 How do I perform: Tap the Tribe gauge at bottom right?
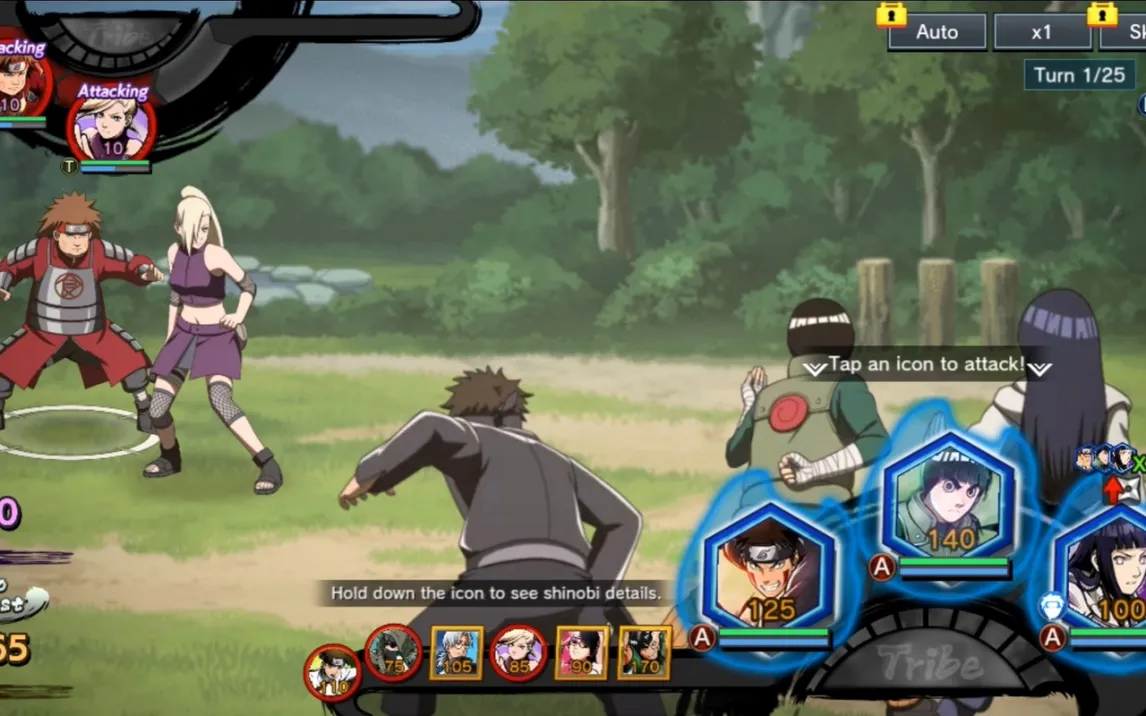point(932,662)
